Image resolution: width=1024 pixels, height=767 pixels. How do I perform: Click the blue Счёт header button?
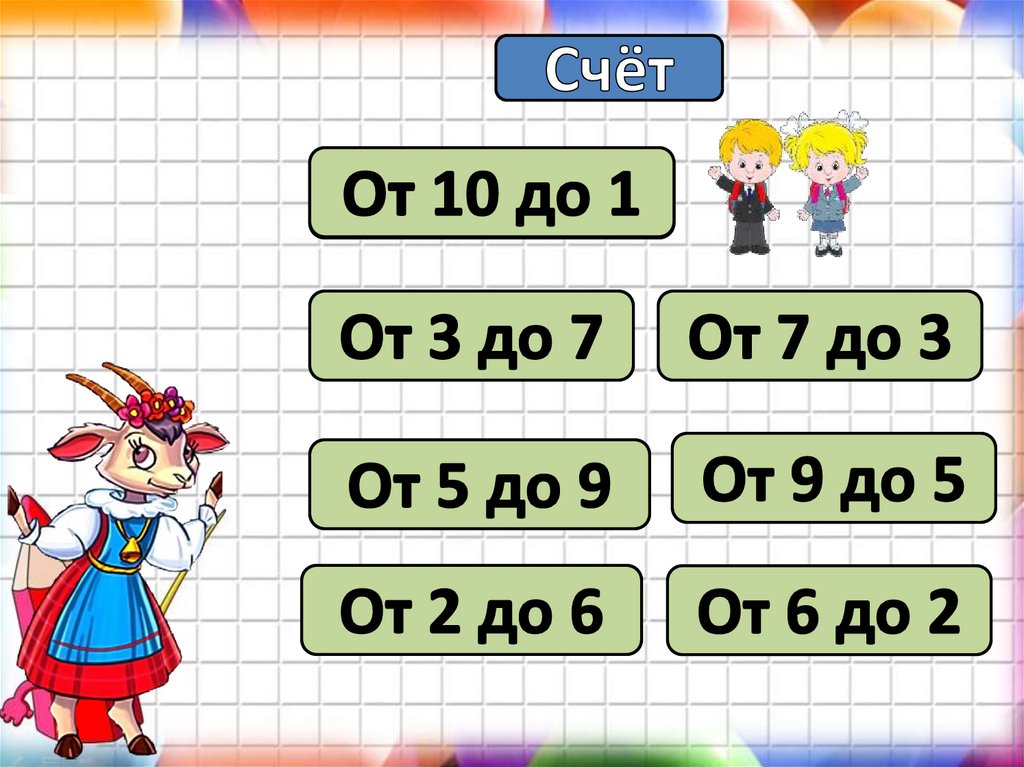point(608,68)
